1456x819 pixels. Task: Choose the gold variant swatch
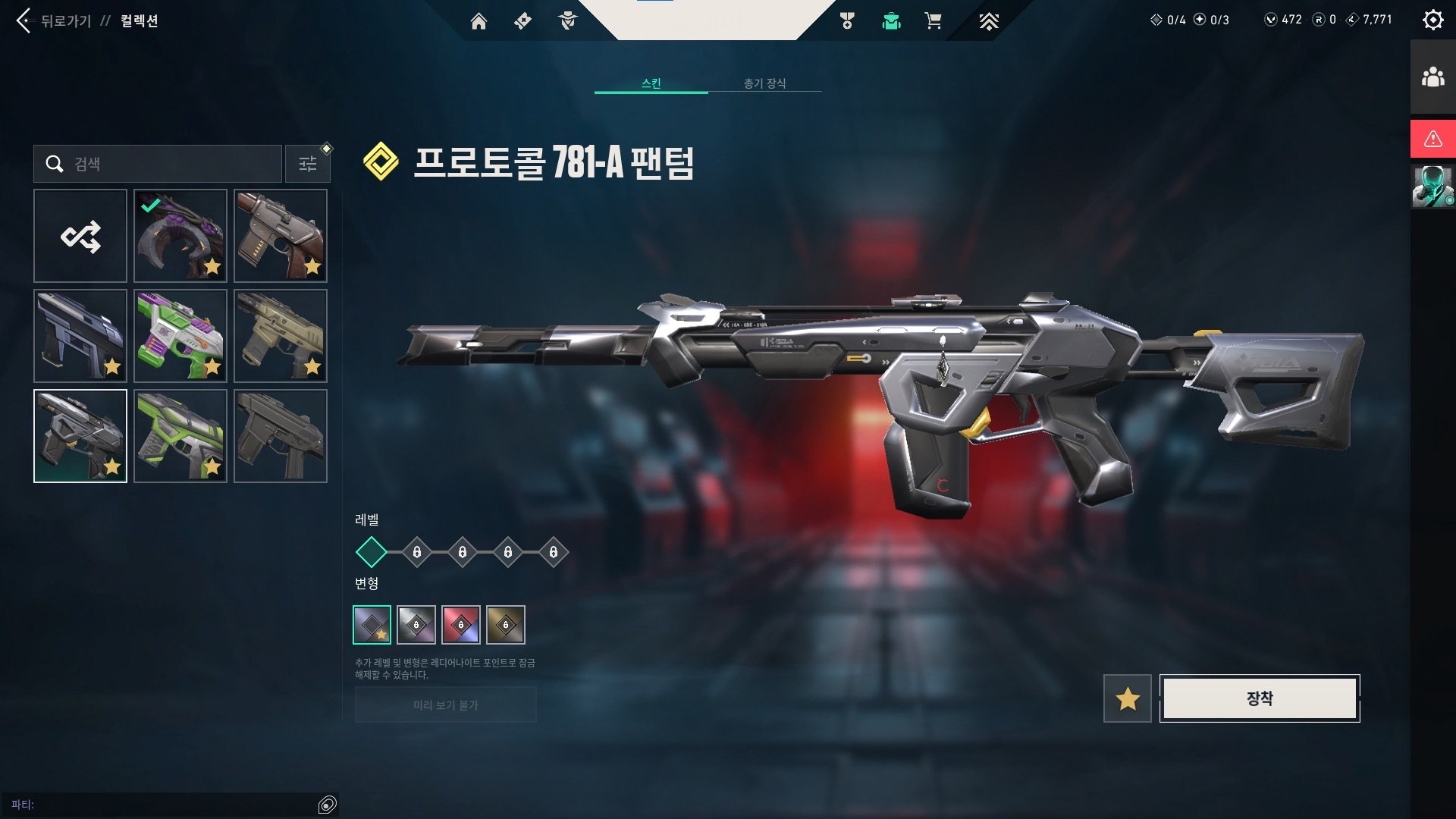coord(506,625)
